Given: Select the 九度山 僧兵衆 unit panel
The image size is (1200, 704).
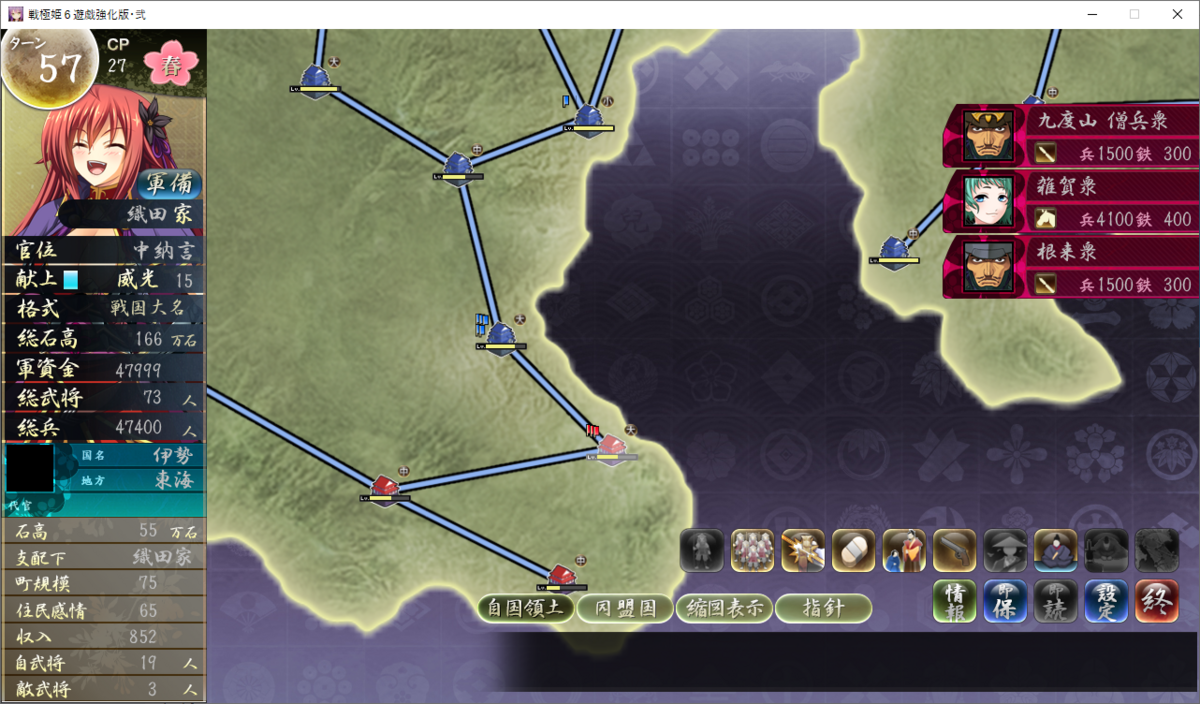Looking at the screenshot, I should (x=1071, y=136).
